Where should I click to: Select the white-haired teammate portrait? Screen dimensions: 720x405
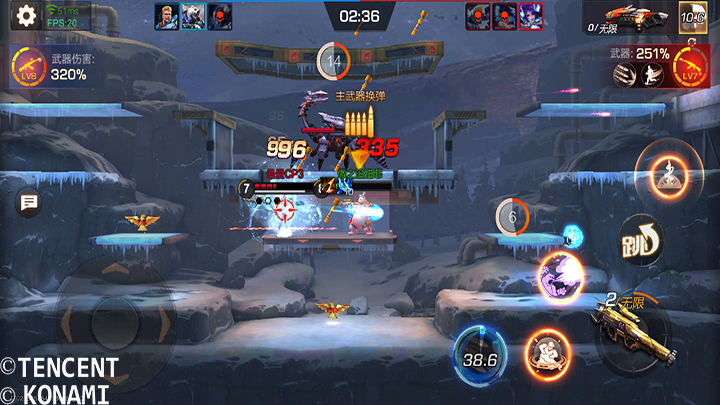193,15
